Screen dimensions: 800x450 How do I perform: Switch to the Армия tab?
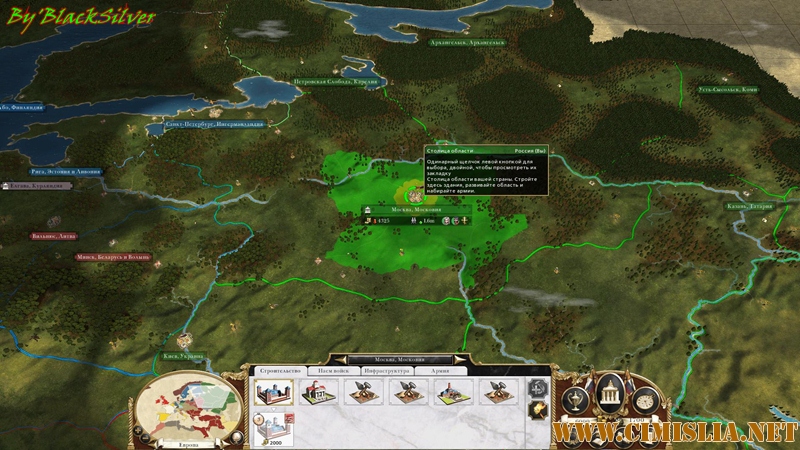[441, 370]
